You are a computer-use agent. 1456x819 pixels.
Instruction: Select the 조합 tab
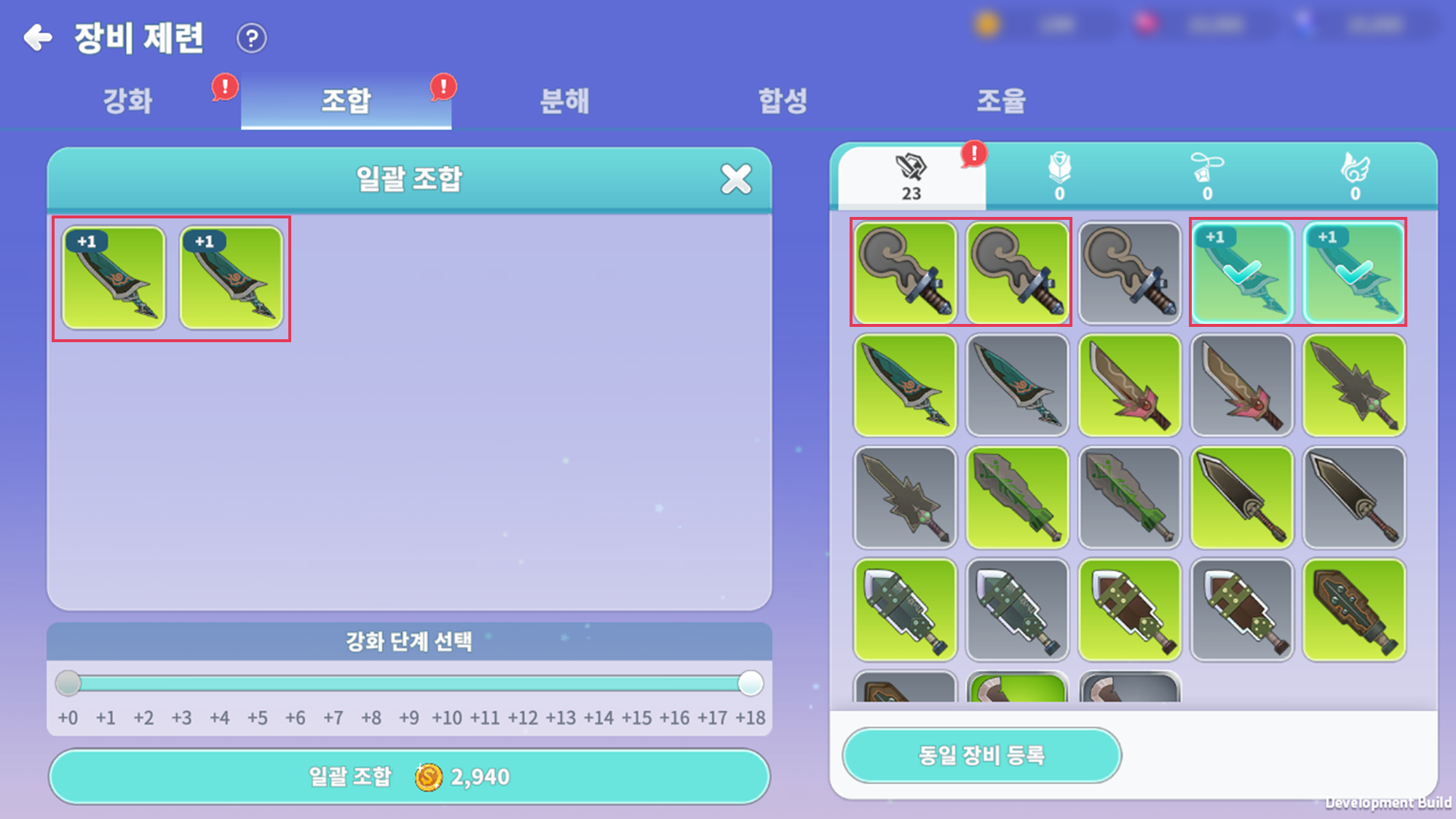tap(346, 100)
